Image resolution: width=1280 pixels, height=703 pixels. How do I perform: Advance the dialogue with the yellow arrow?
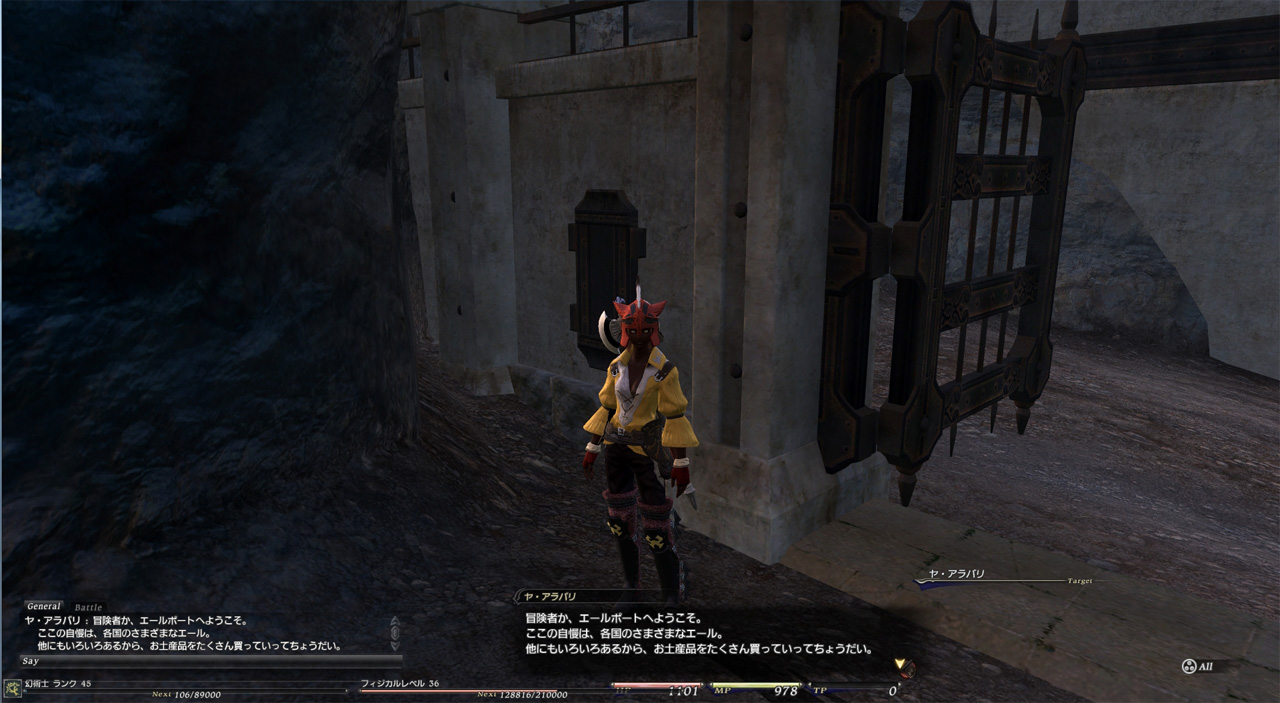pos(901,665)
